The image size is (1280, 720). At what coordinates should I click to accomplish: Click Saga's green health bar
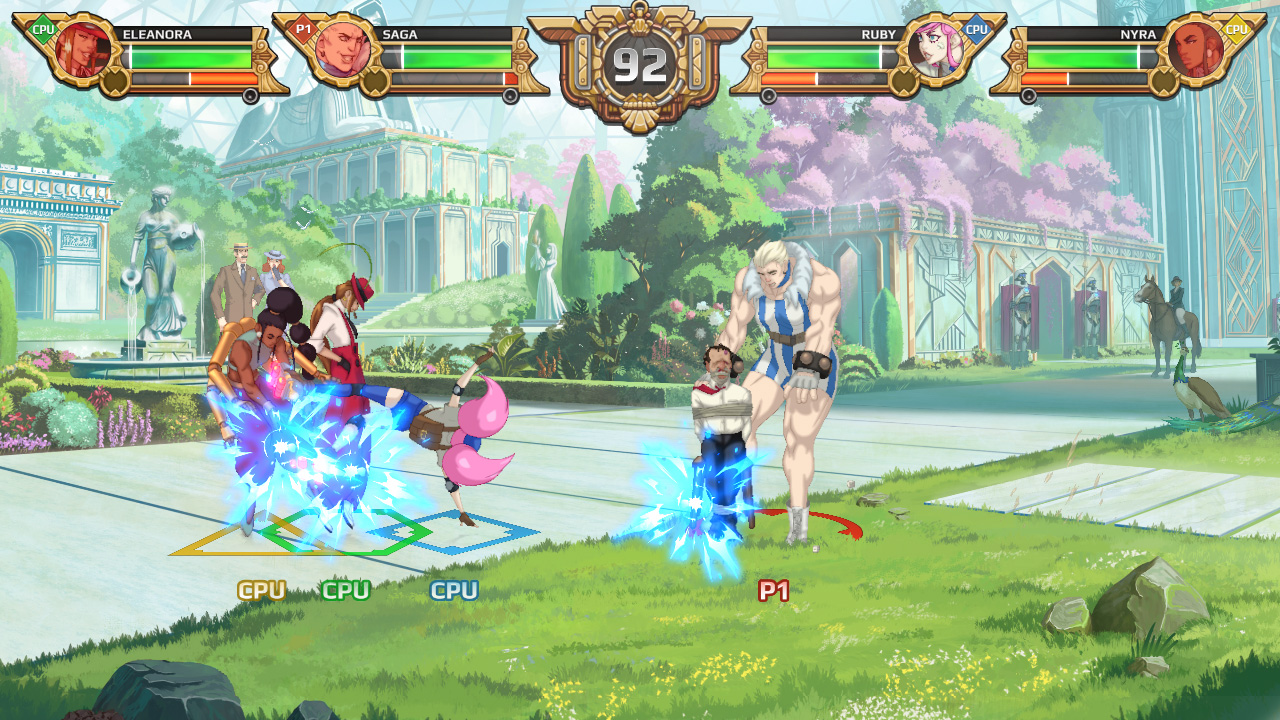(x=455, y=56)
